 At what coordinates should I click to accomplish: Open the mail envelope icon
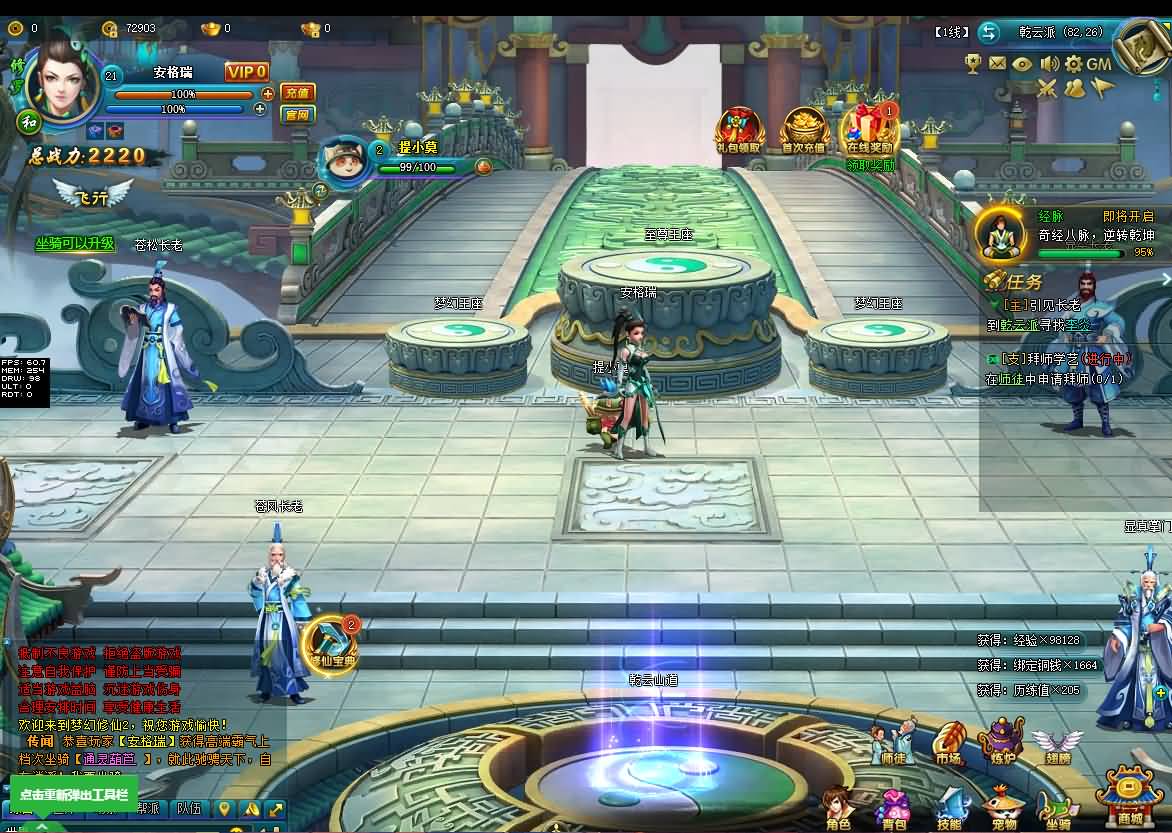[x=997, y=64]
